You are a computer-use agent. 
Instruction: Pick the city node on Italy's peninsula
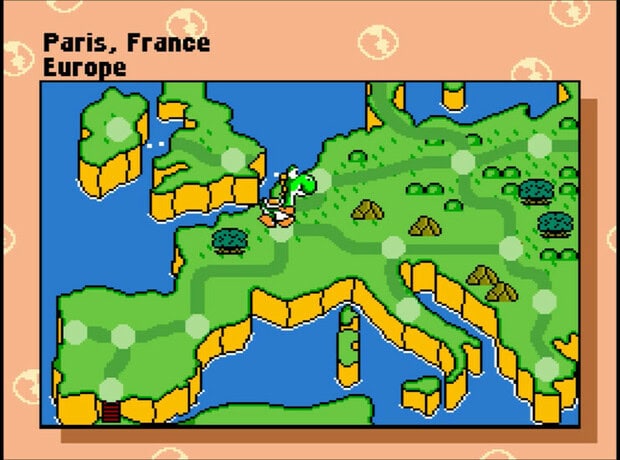407,310
